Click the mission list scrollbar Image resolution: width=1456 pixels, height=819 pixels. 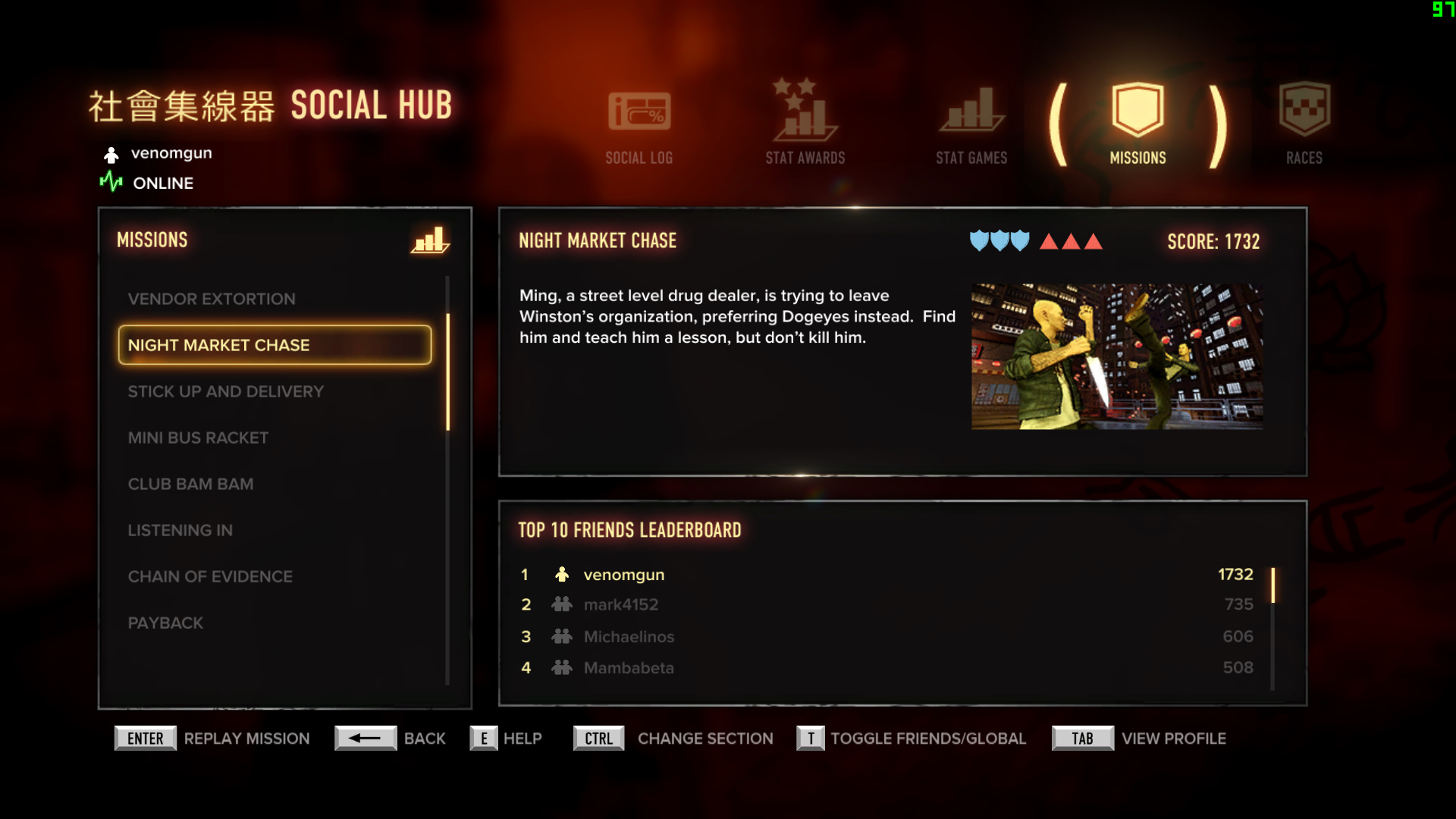448,372
